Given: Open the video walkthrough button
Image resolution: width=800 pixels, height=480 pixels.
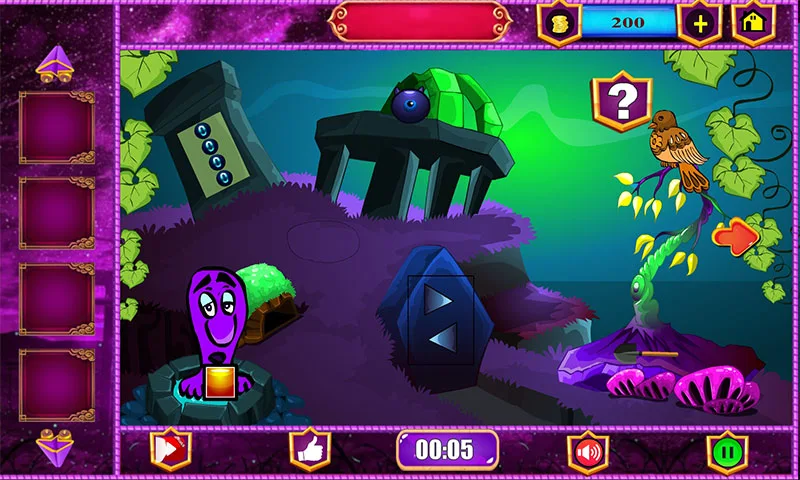Looking at the screenshot, I should point(170,450).
